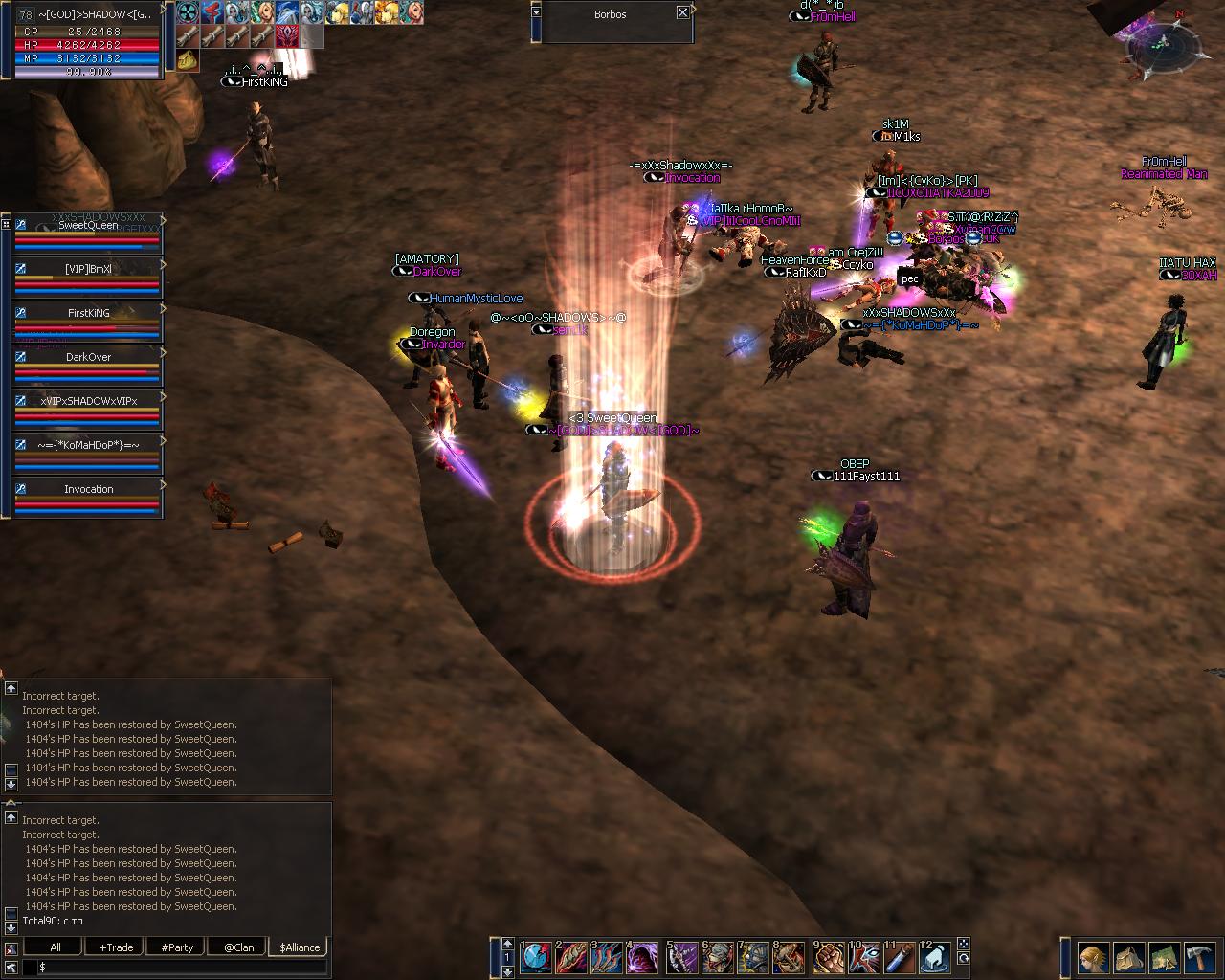This screenshot has width=1225, height=980.
Task: Select party member FirstKiNG in party list
Action: tap(88, 314)
